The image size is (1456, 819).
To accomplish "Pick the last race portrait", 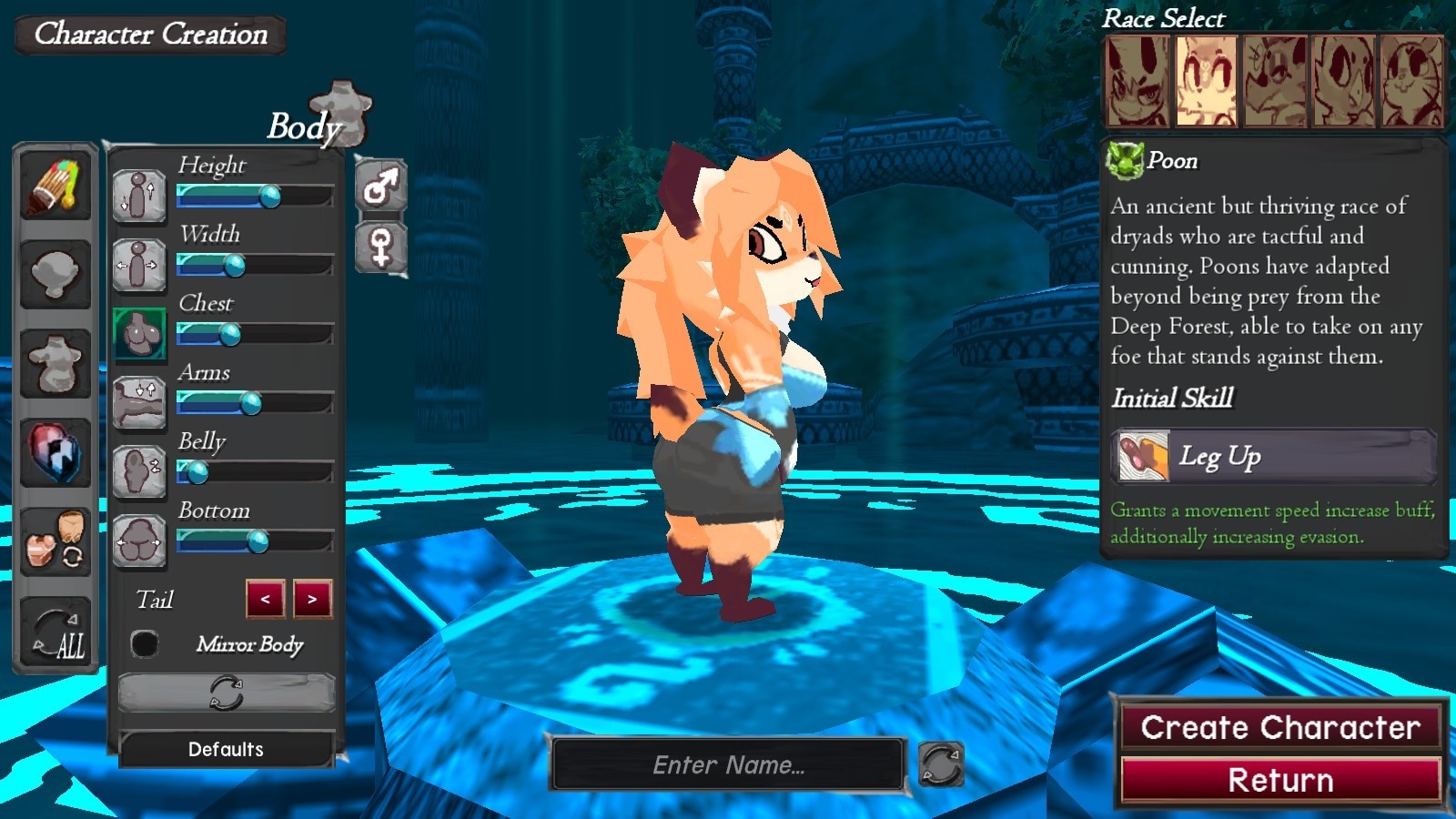I will 1411,82.
